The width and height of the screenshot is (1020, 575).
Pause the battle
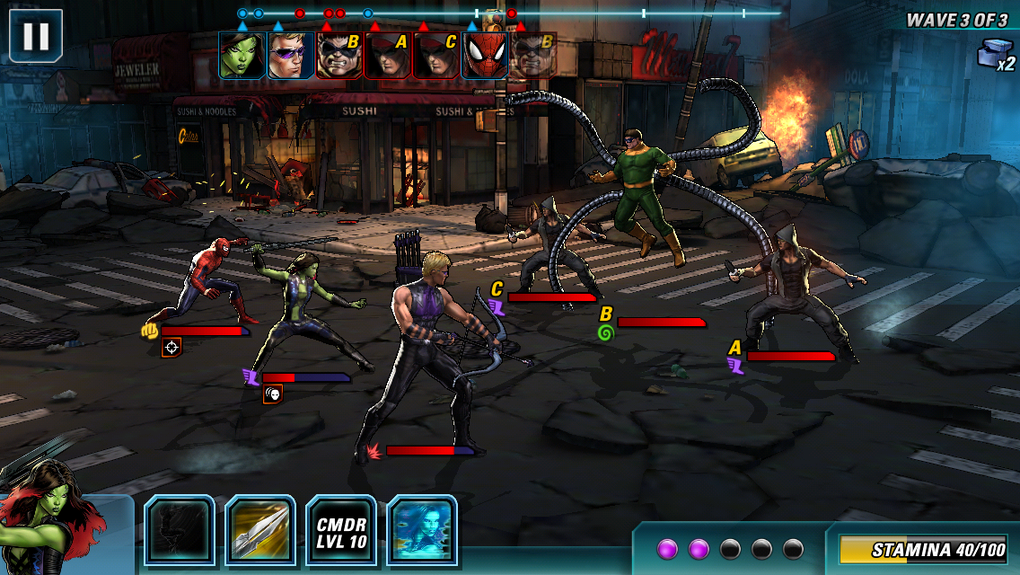pos(36,36)
